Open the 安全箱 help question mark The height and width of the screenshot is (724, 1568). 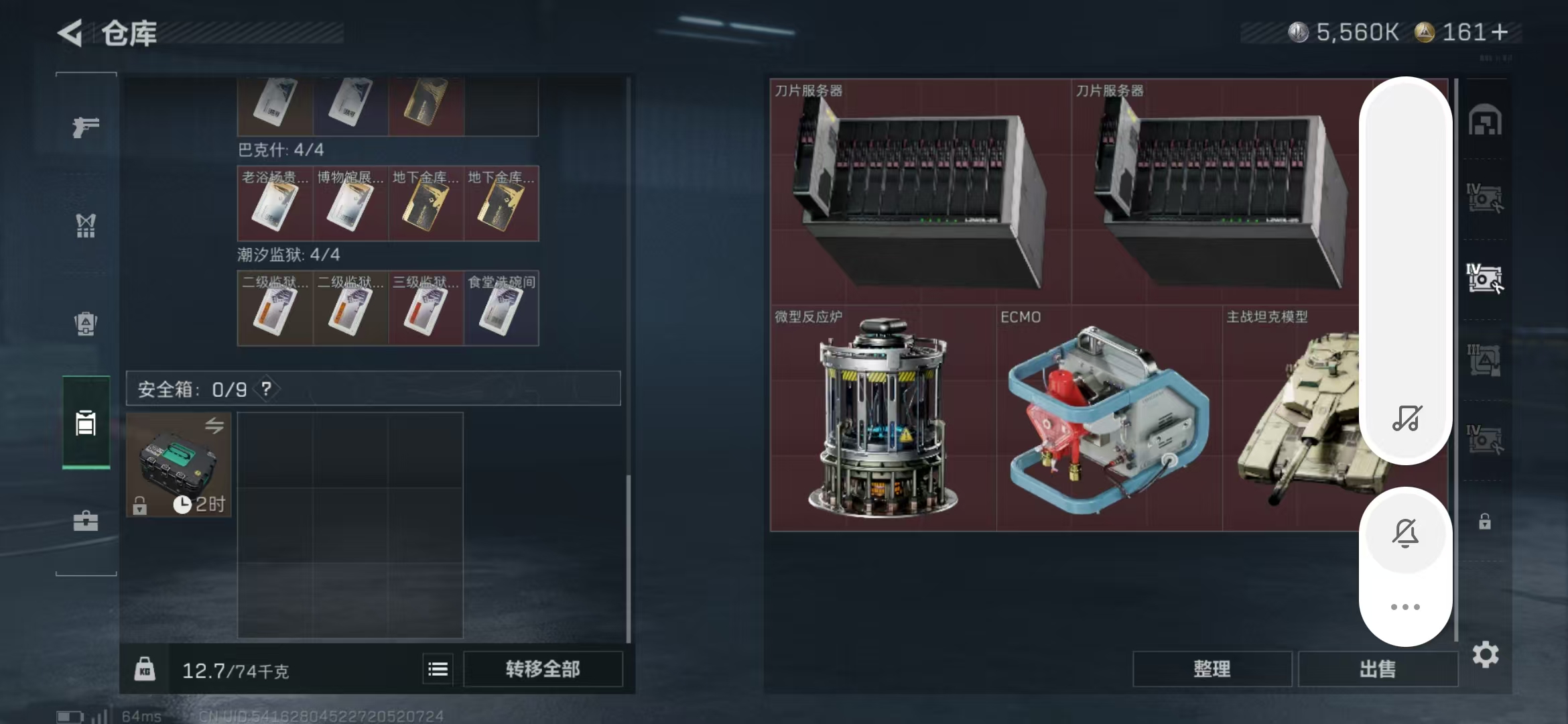(267, 389)
